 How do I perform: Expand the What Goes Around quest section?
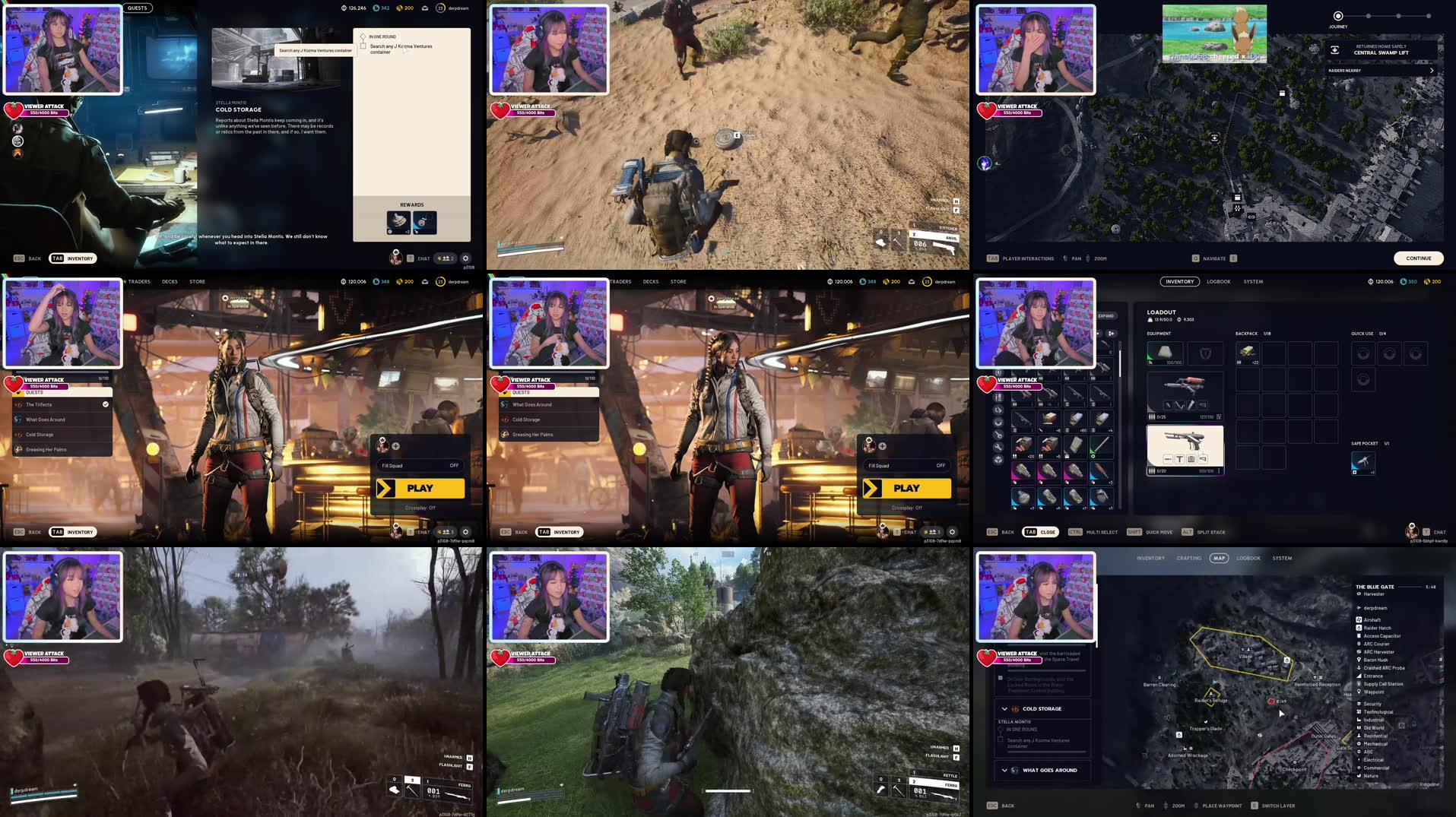click(1005, 770)
